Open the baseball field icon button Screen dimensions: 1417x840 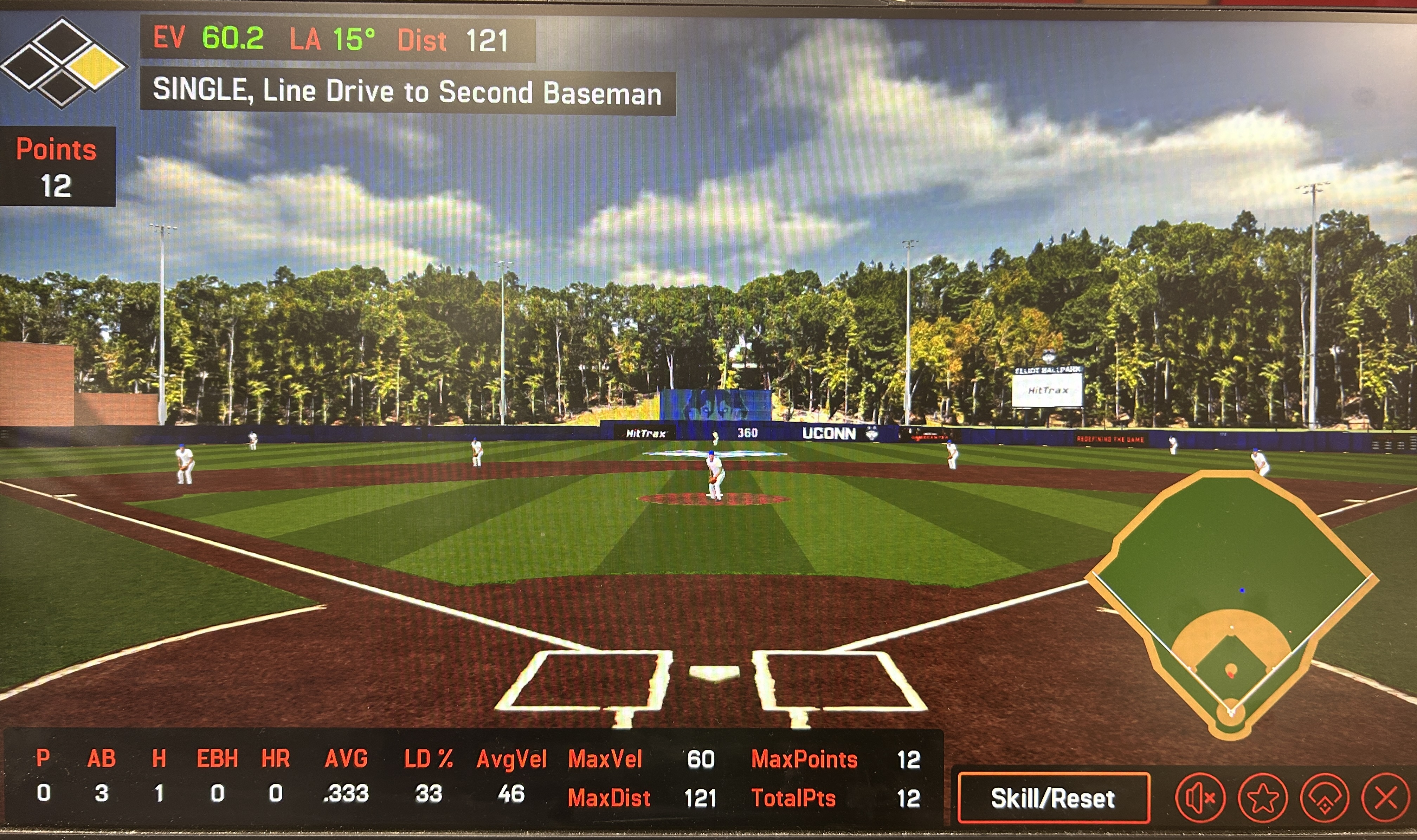coord(1324,798)
